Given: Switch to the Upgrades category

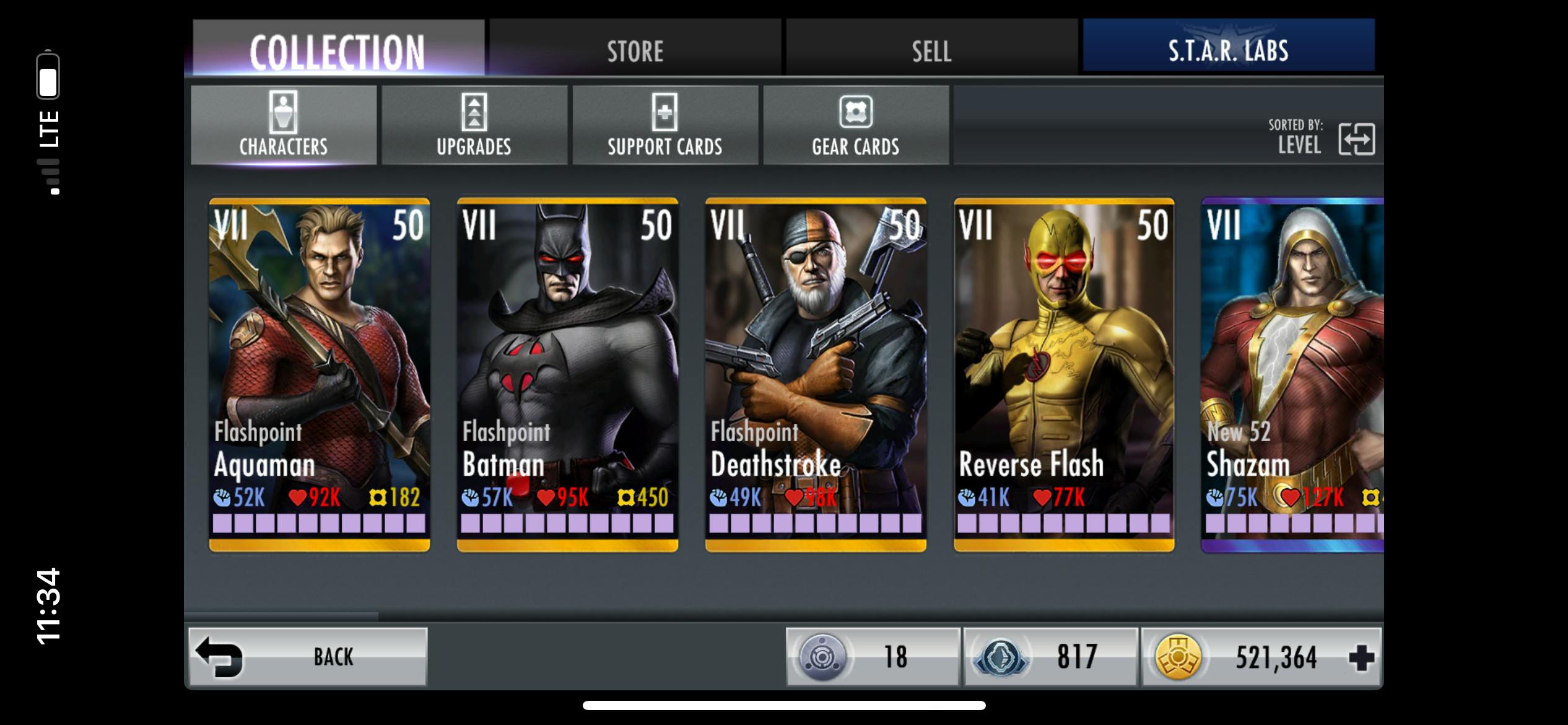Looking at the screenshot, I should 474,125.
